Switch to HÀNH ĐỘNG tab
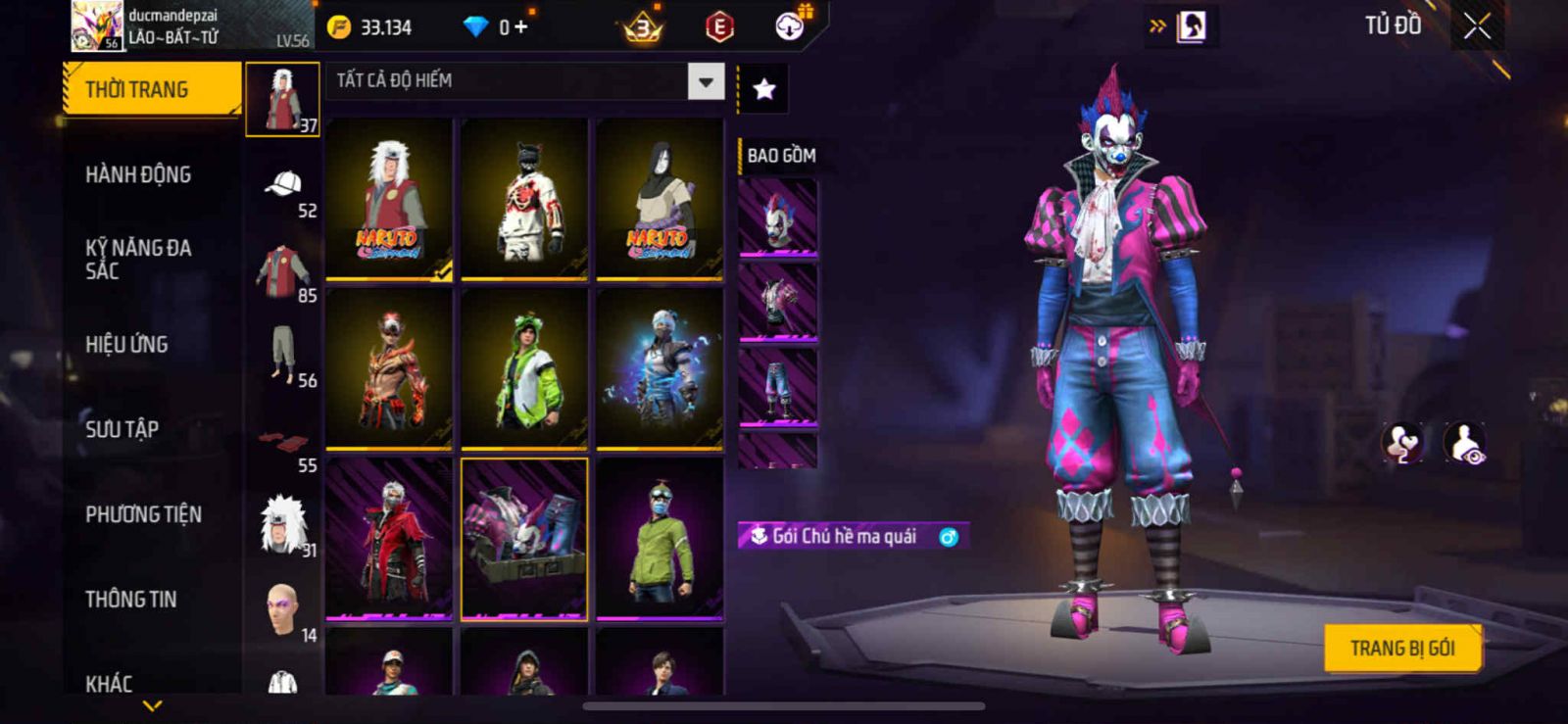 tap(138, 174)
